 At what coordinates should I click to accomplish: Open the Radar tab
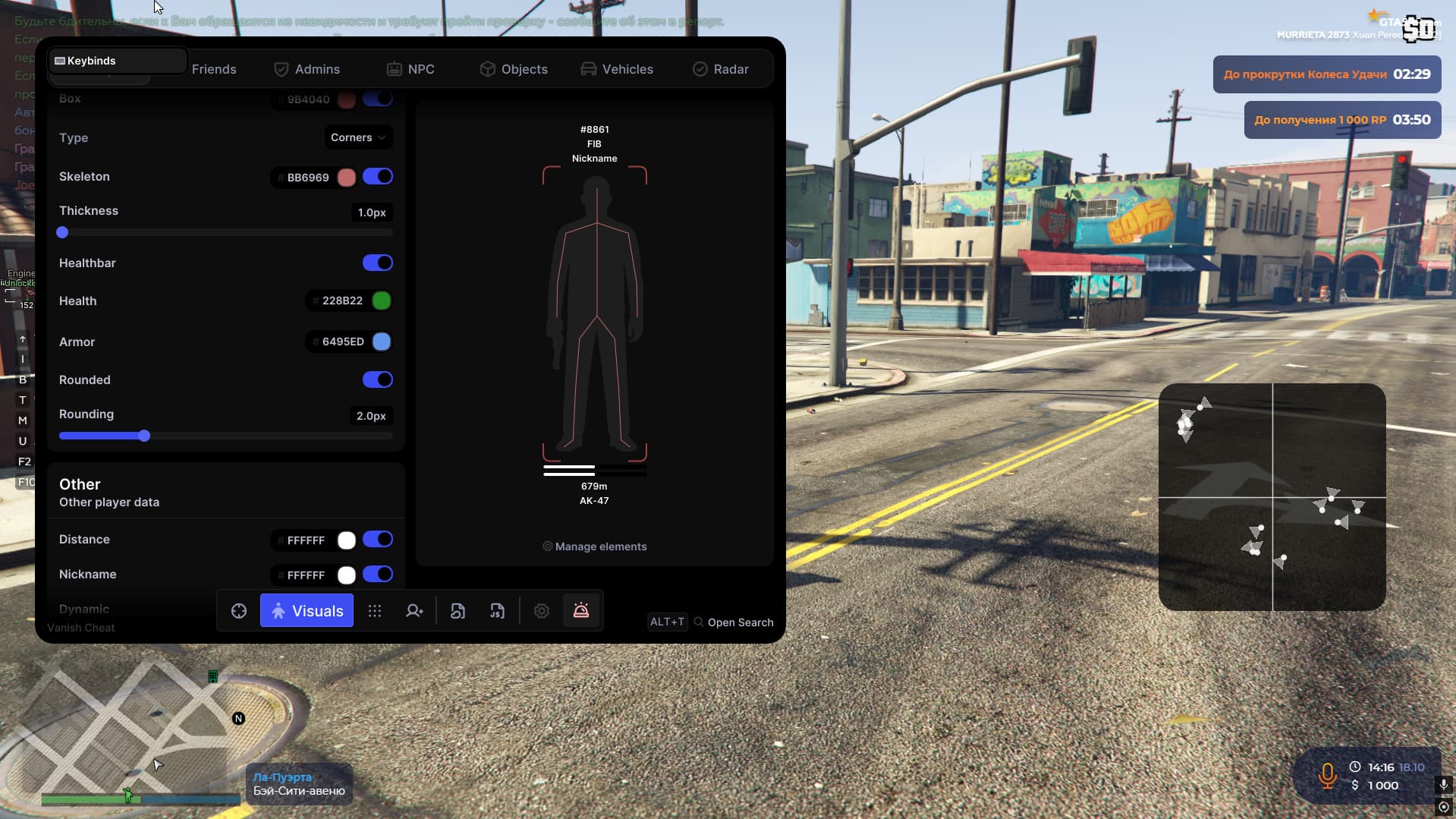[721, 69]
